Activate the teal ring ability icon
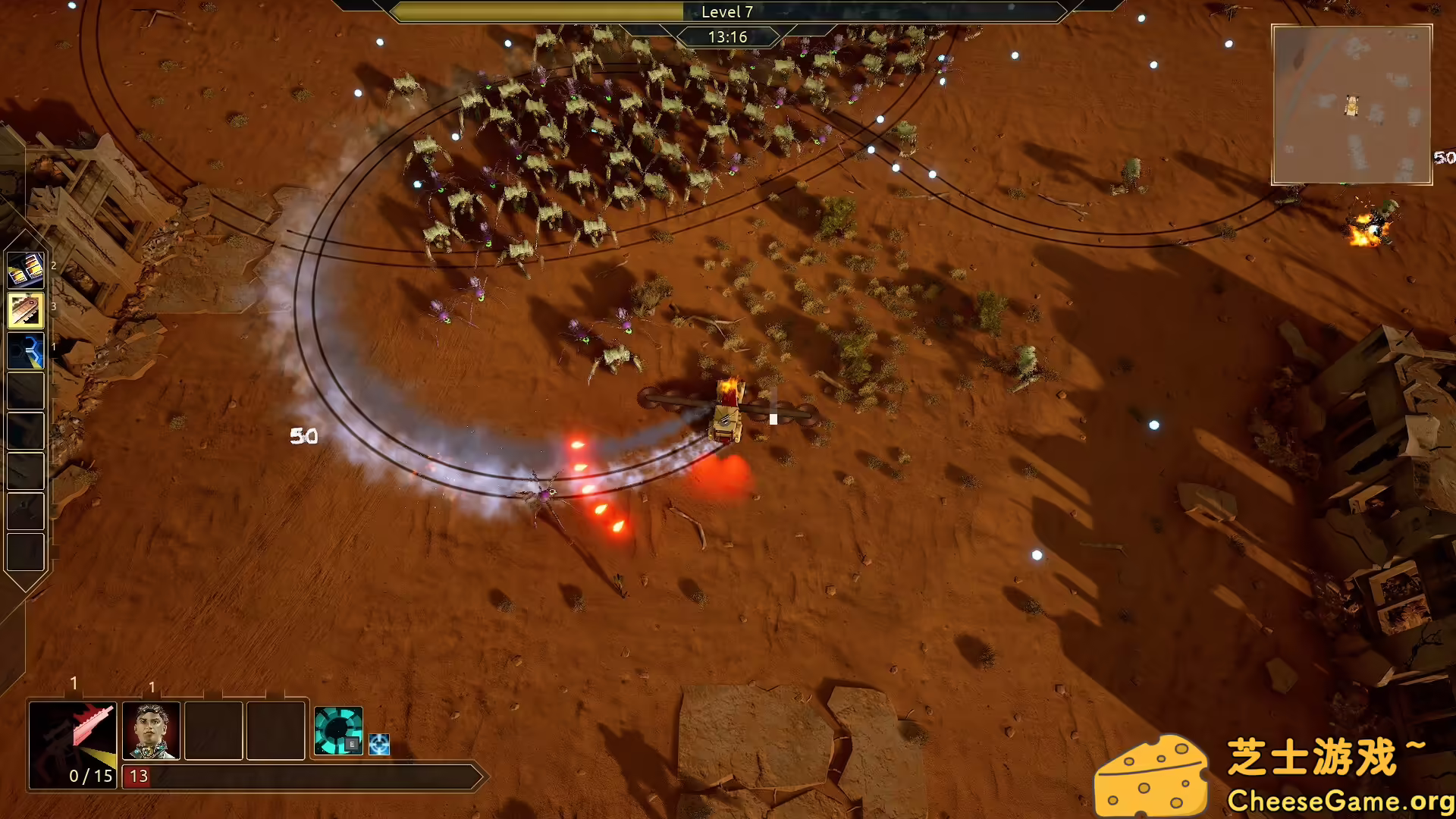Screen dimensions: 1456x819 (338, 731)
